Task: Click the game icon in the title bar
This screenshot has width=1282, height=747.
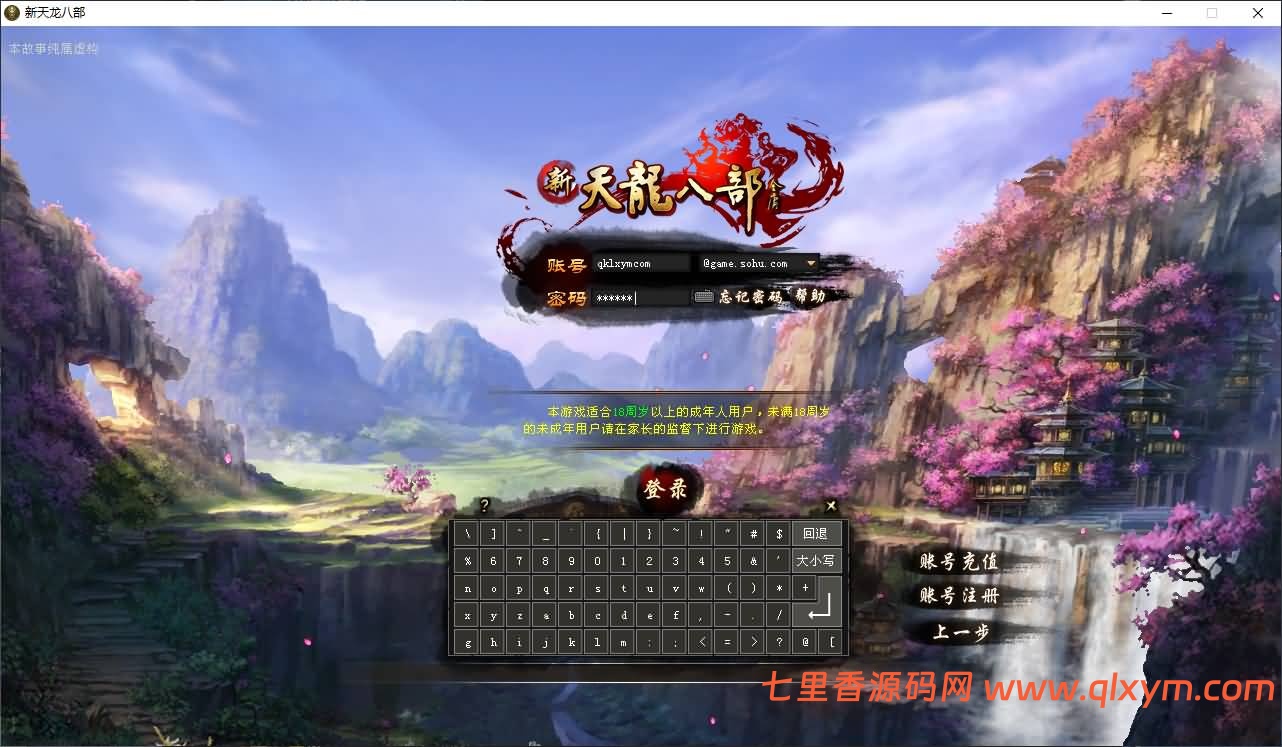Action: [x=10, y=13]
